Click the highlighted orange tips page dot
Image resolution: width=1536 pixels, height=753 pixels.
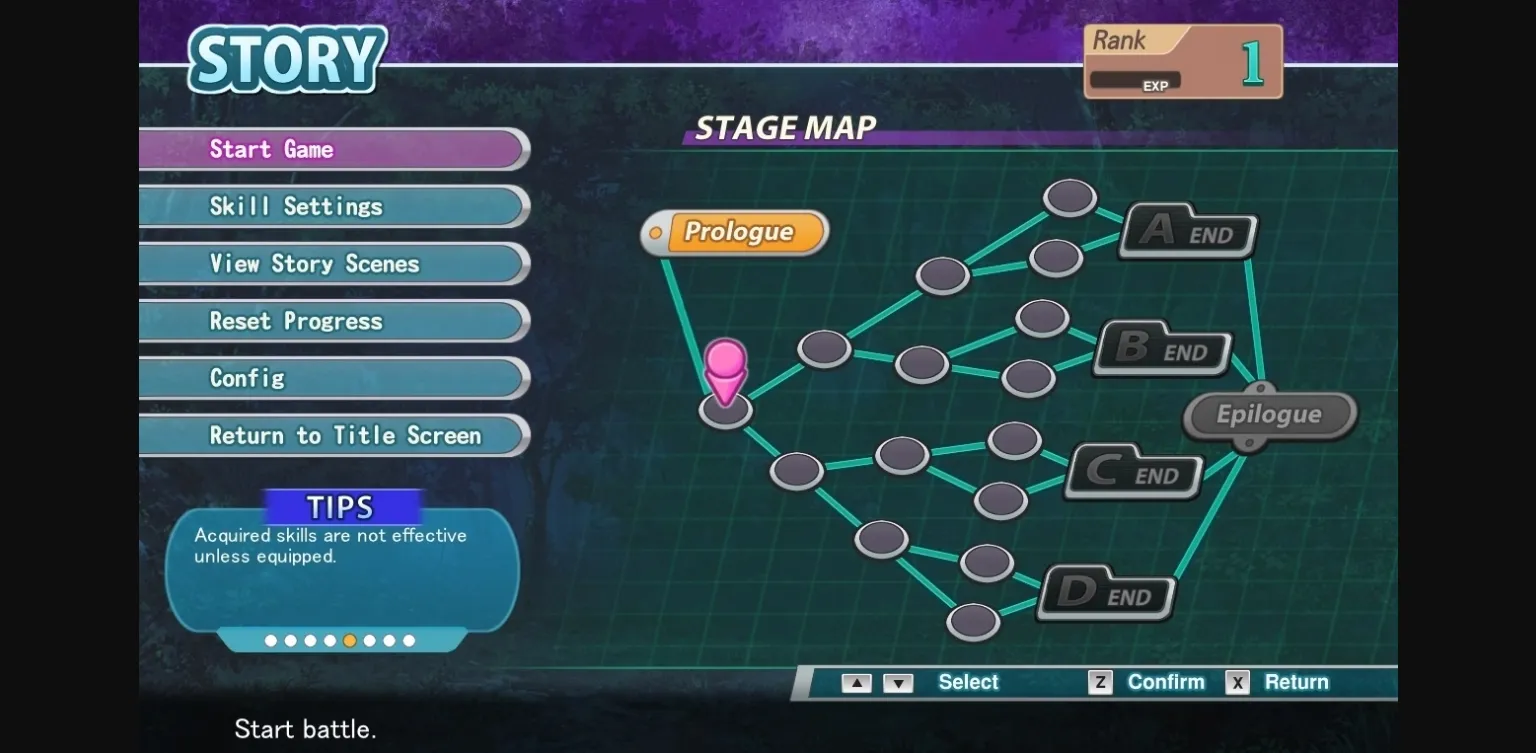pos(349,641)
